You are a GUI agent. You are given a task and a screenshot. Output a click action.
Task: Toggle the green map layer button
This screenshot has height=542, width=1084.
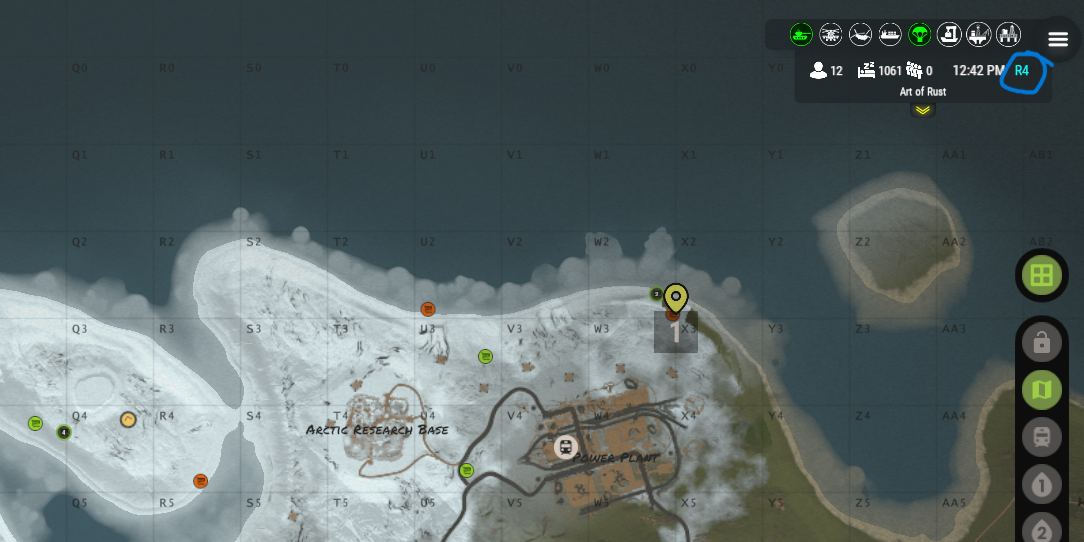tap(1041, 390)
